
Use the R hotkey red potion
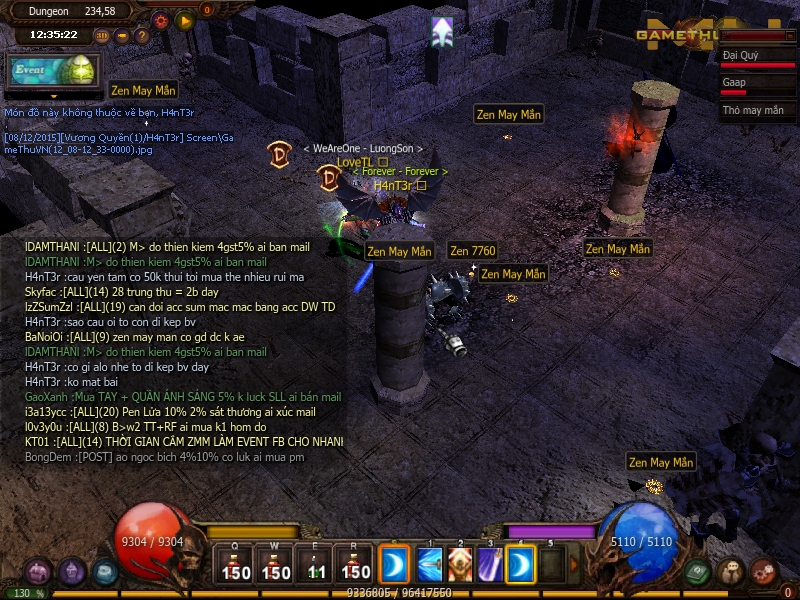click(x=355, y=564)
